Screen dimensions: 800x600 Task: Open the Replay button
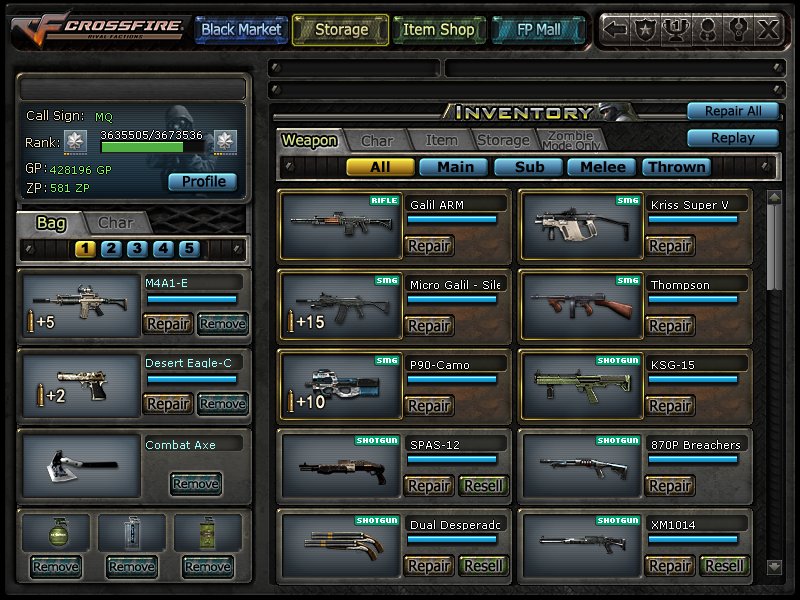coord(732,138)
